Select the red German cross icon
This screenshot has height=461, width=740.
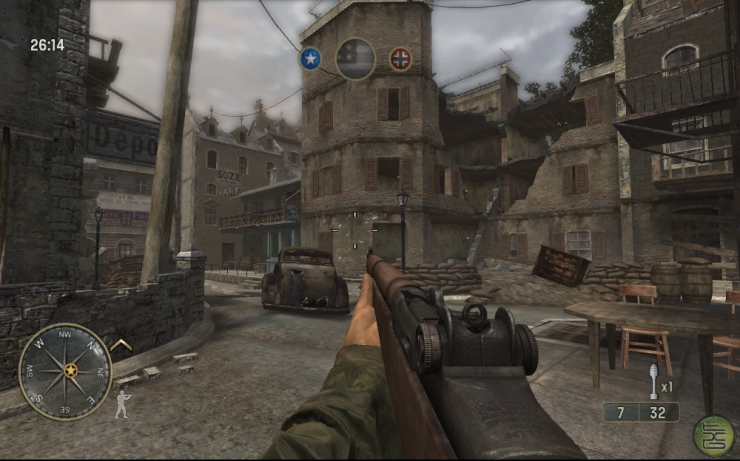400,58
